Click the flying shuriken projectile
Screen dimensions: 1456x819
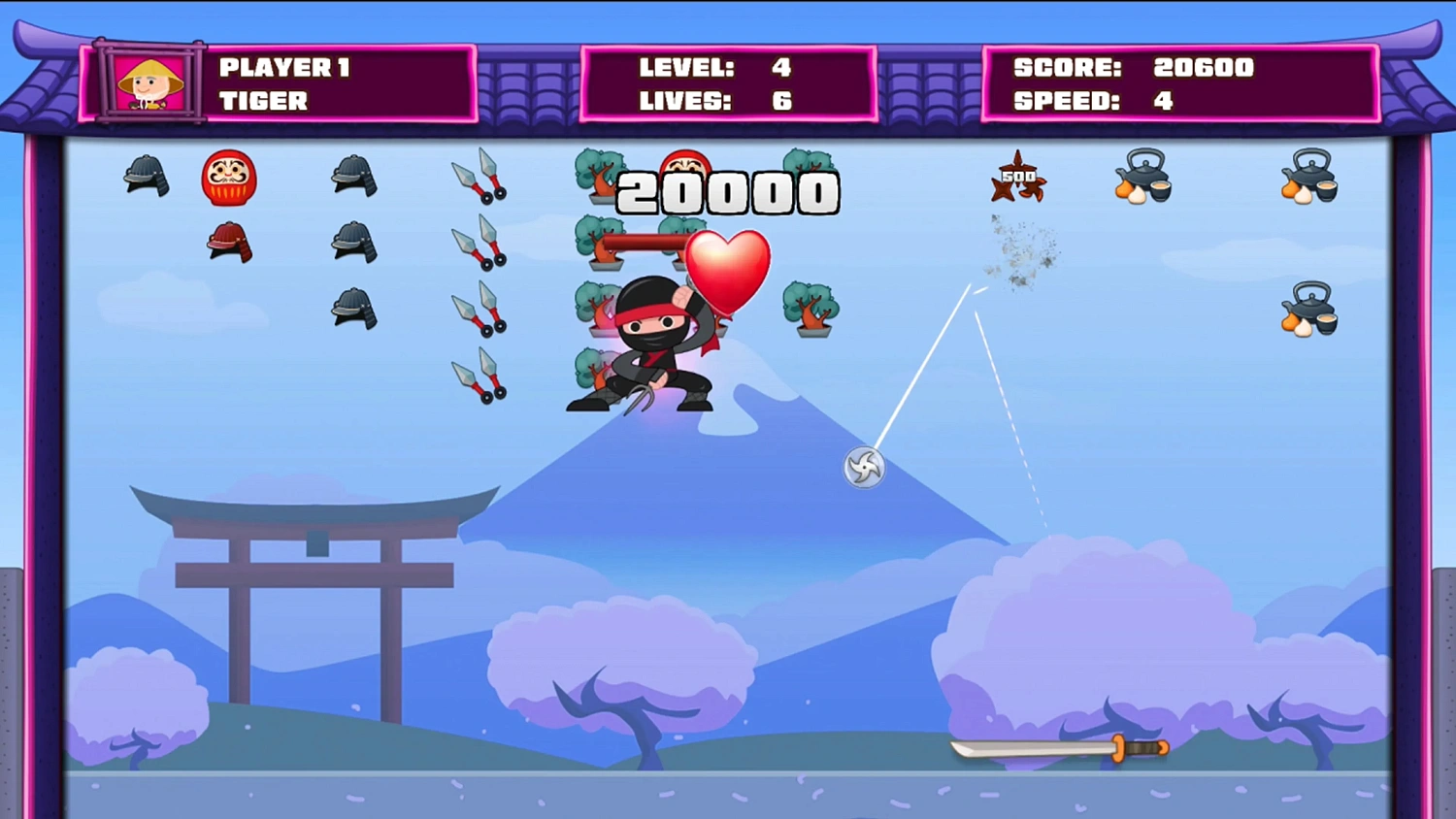(x=863, y=467)
